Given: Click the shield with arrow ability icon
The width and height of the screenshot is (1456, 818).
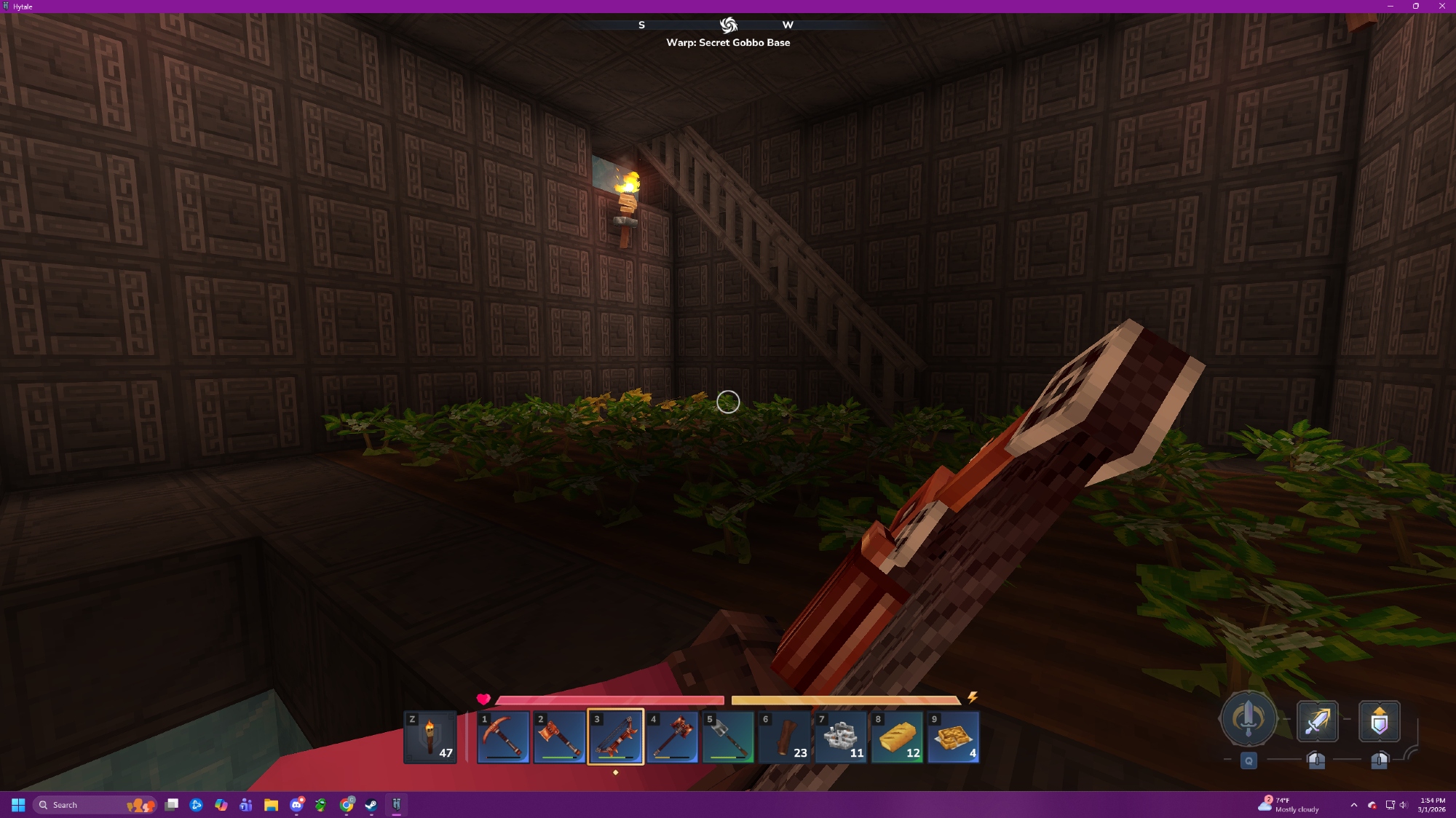Looking at the screenshot, I should pos(1379,721).
